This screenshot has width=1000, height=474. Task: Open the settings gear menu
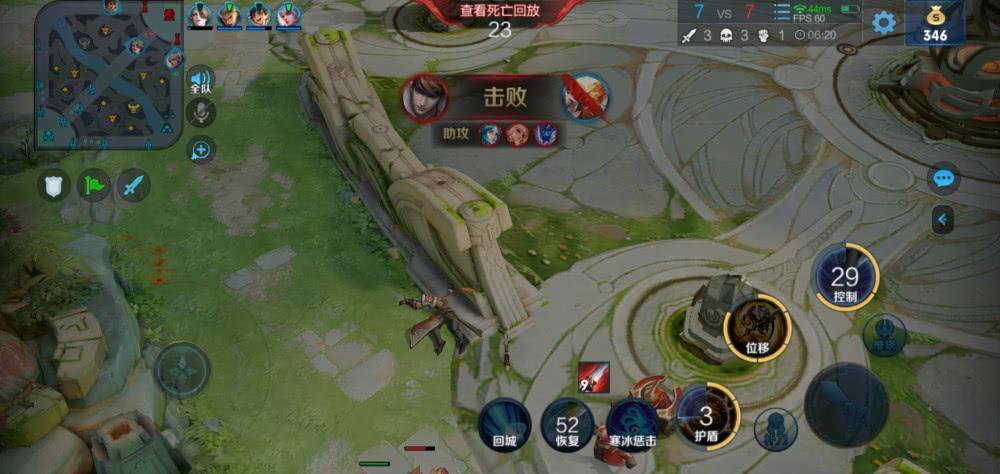(x=884, y=23)
